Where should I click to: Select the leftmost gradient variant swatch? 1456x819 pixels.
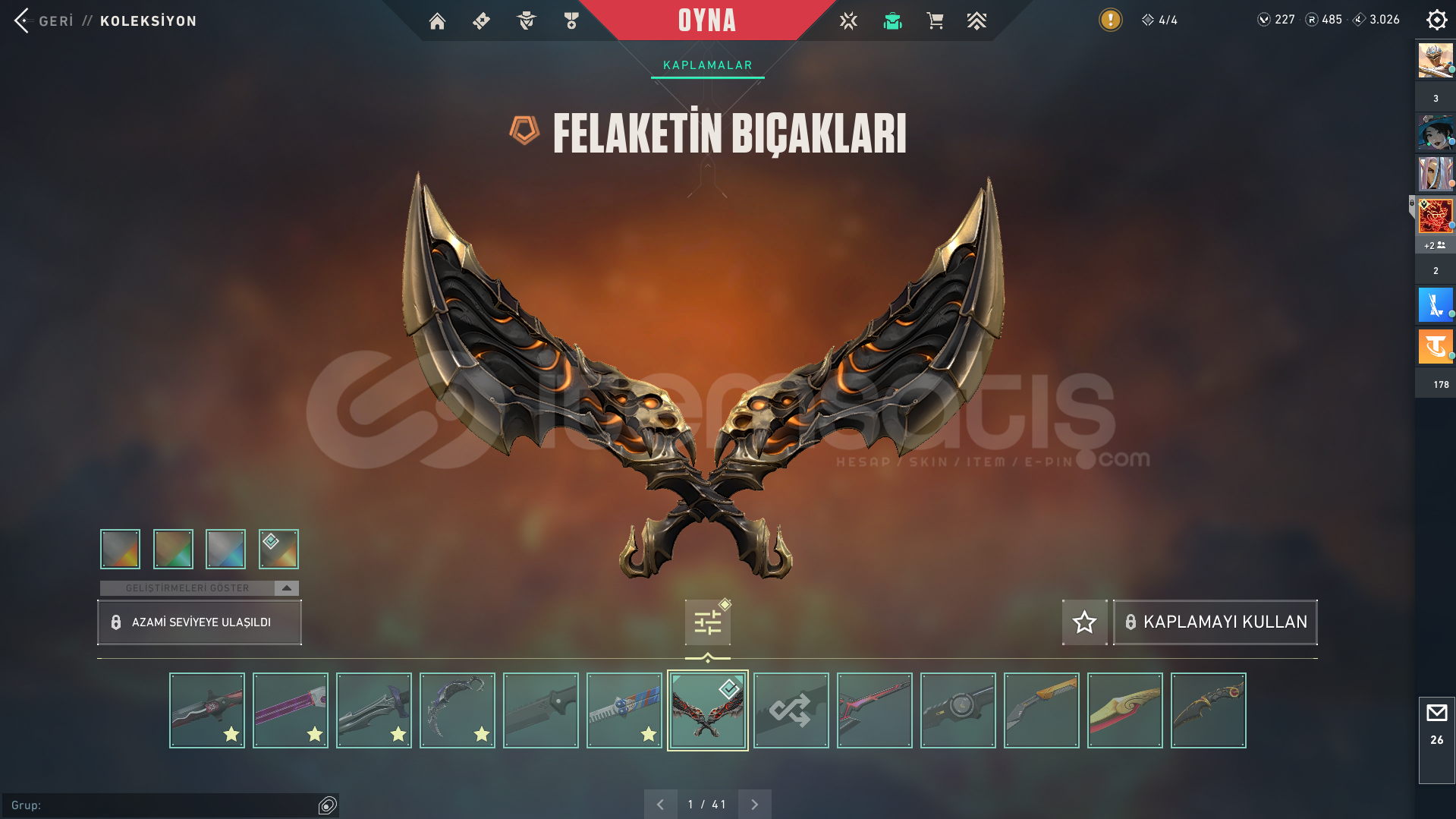pos(120,549)
